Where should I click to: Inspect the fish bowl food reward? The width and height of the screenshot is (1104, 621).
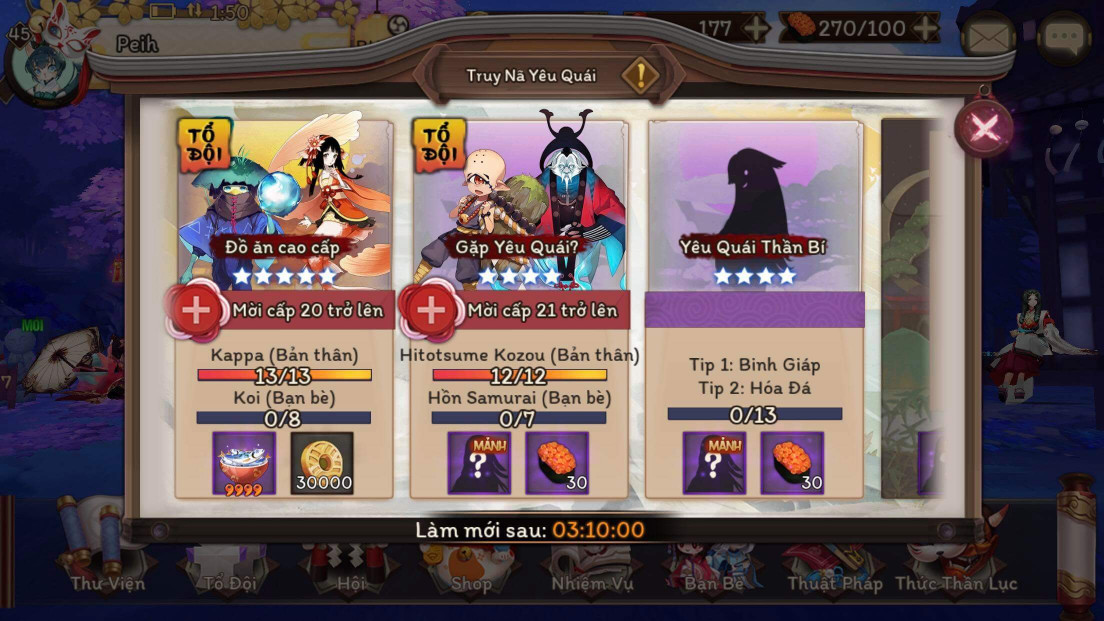pos(244,463)
